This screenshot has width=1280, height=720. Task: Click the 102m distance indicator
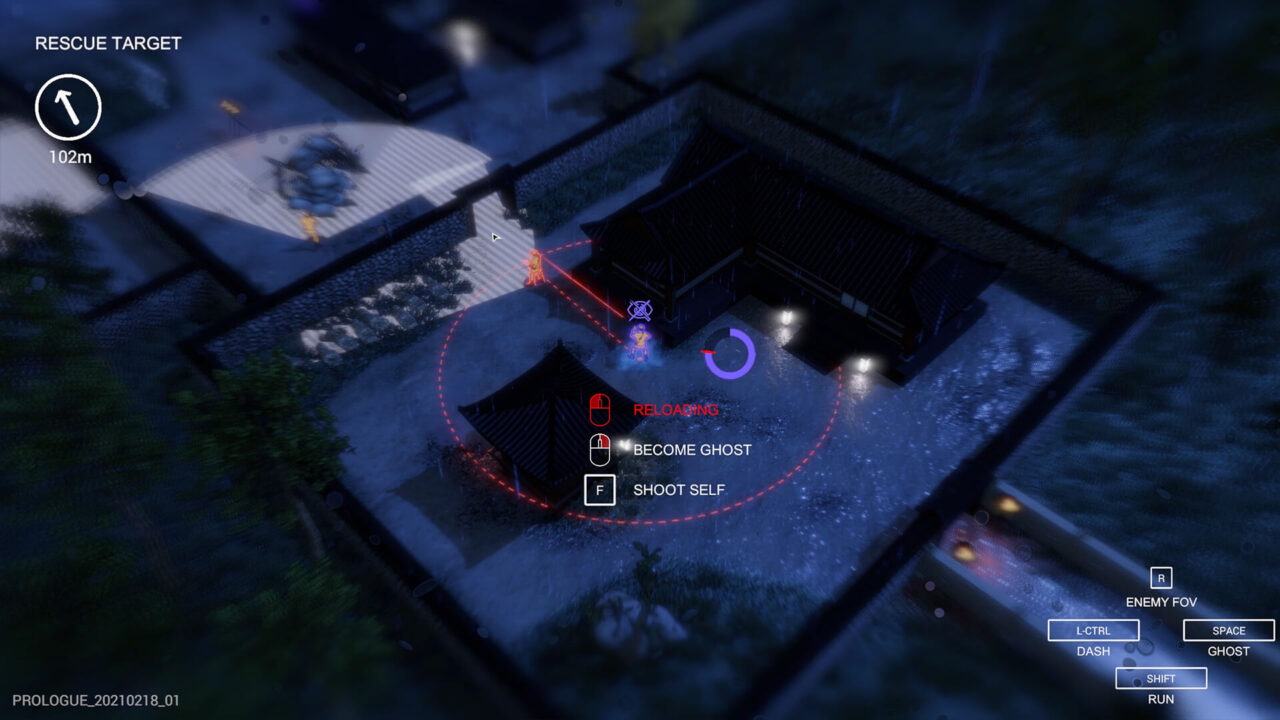pos(70,156)
